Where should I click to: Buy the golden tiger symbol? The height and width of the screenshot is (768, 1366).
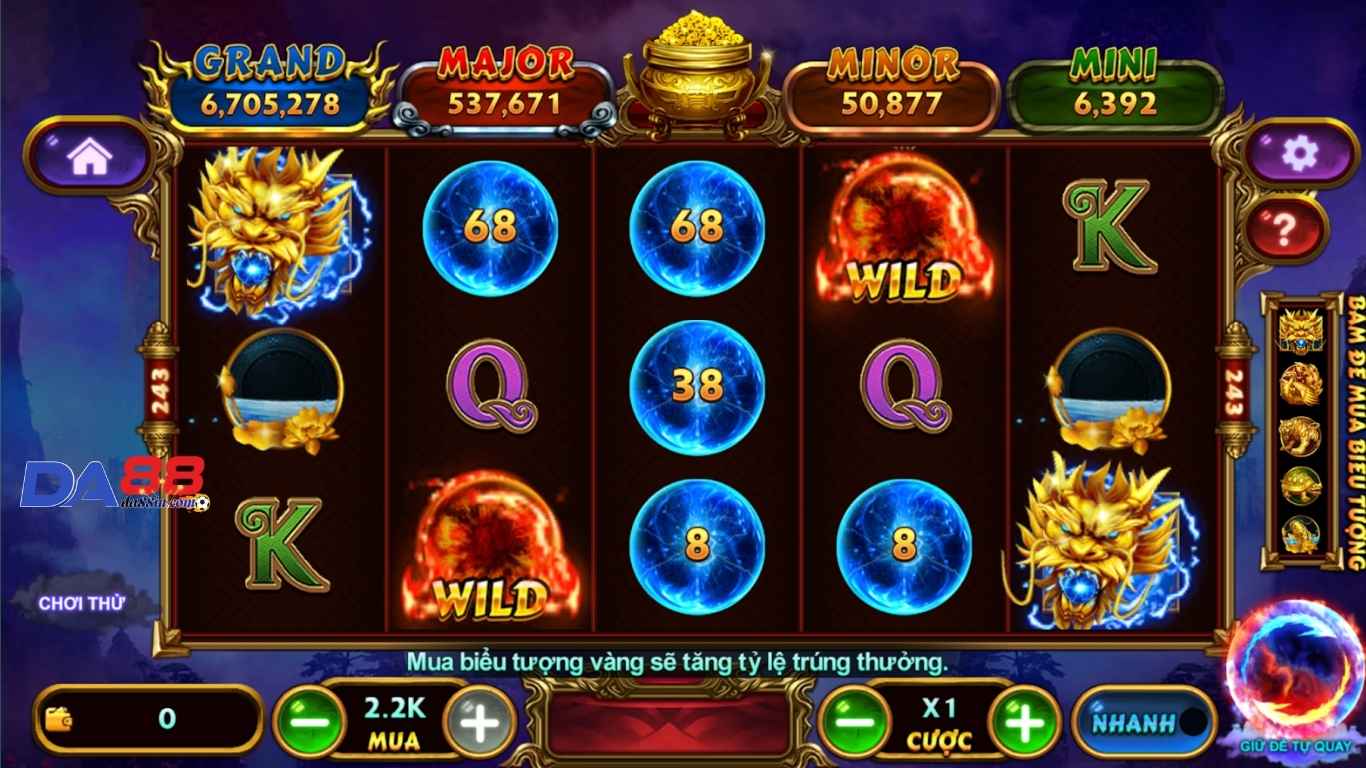tap(1301, 436)
